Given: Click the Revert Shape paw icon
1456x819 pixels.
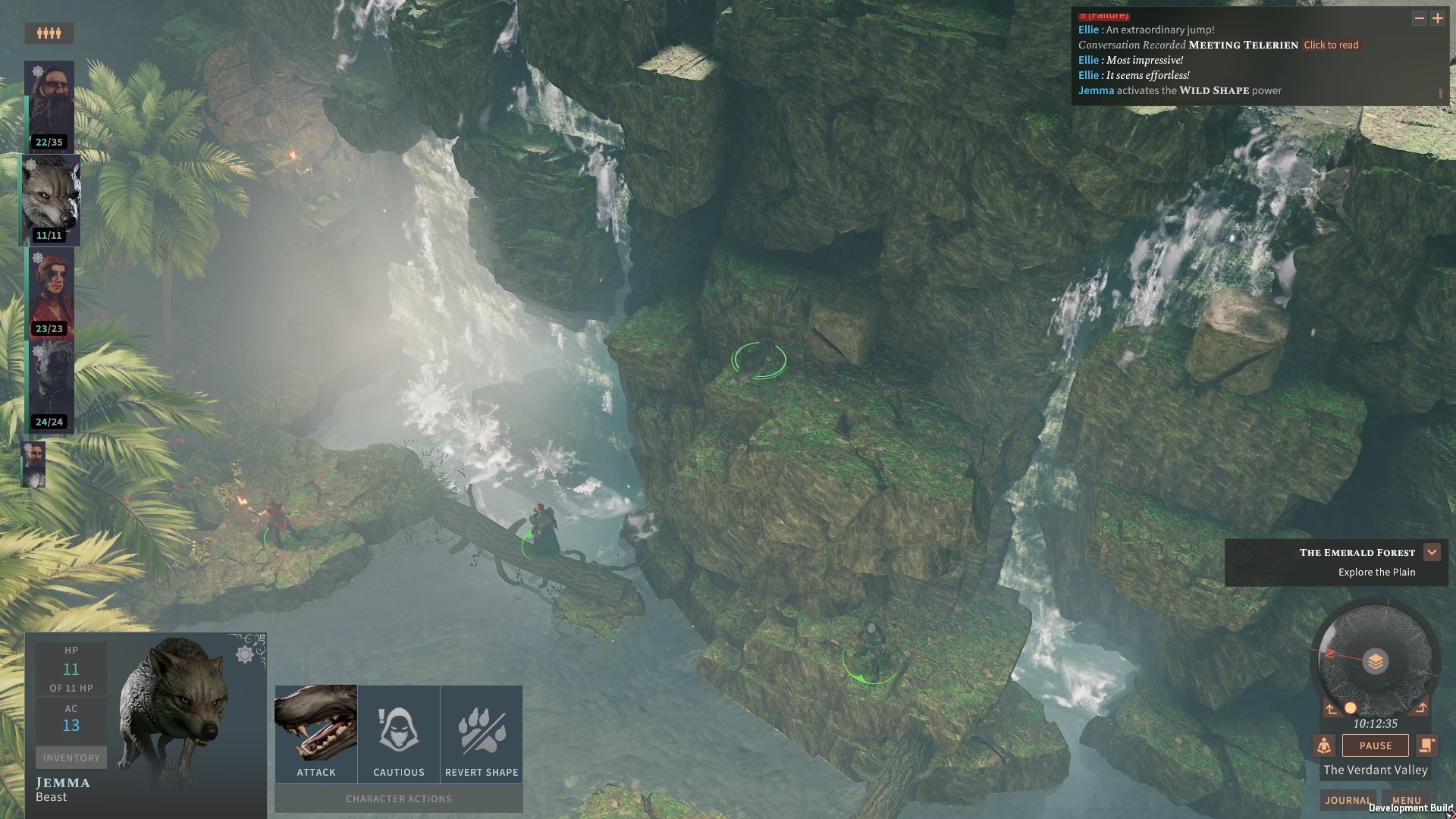Looking at the screenshot, I should (481, 728).
